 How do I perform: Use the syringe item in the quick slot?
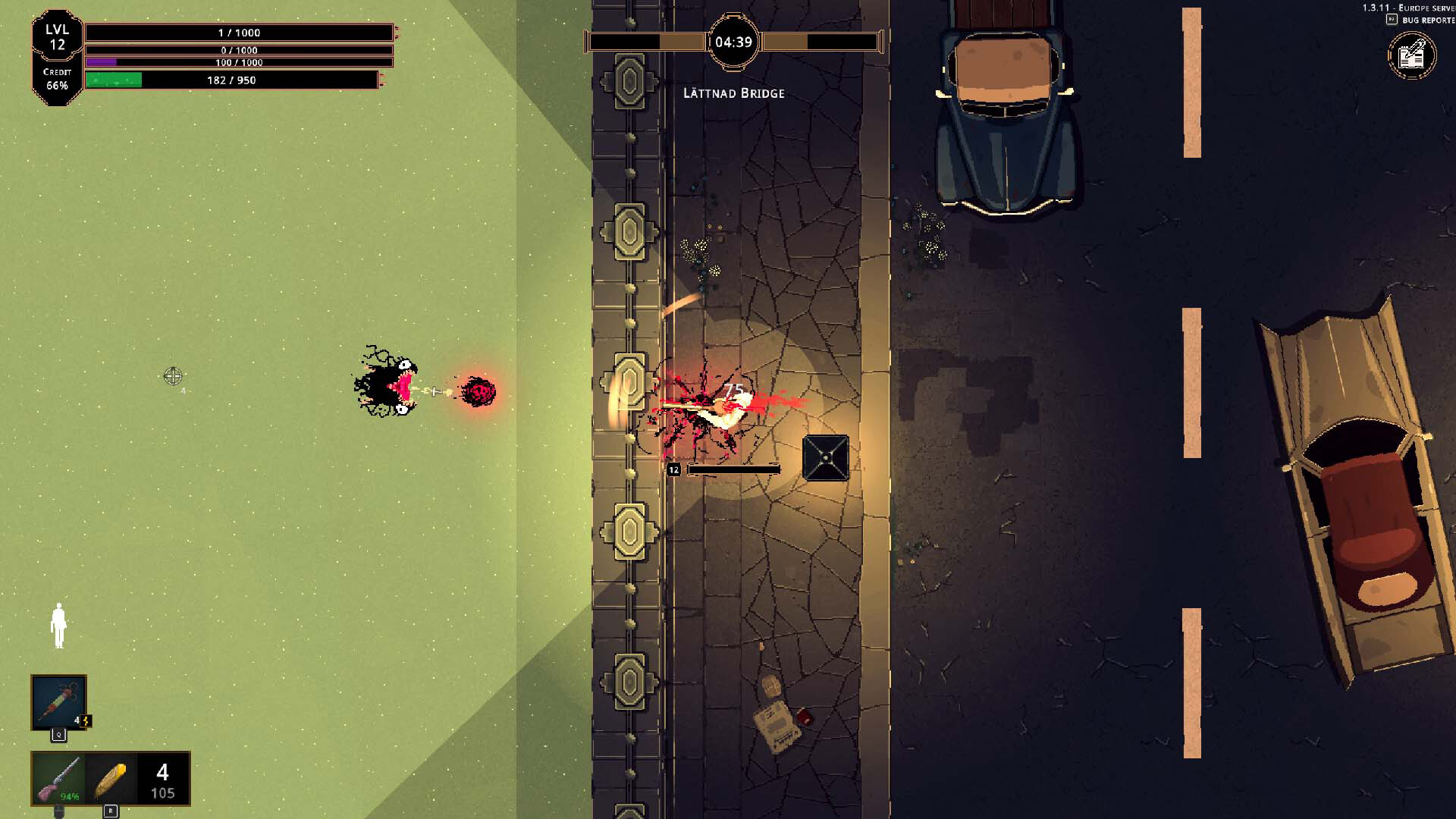(x=58, y=702)
